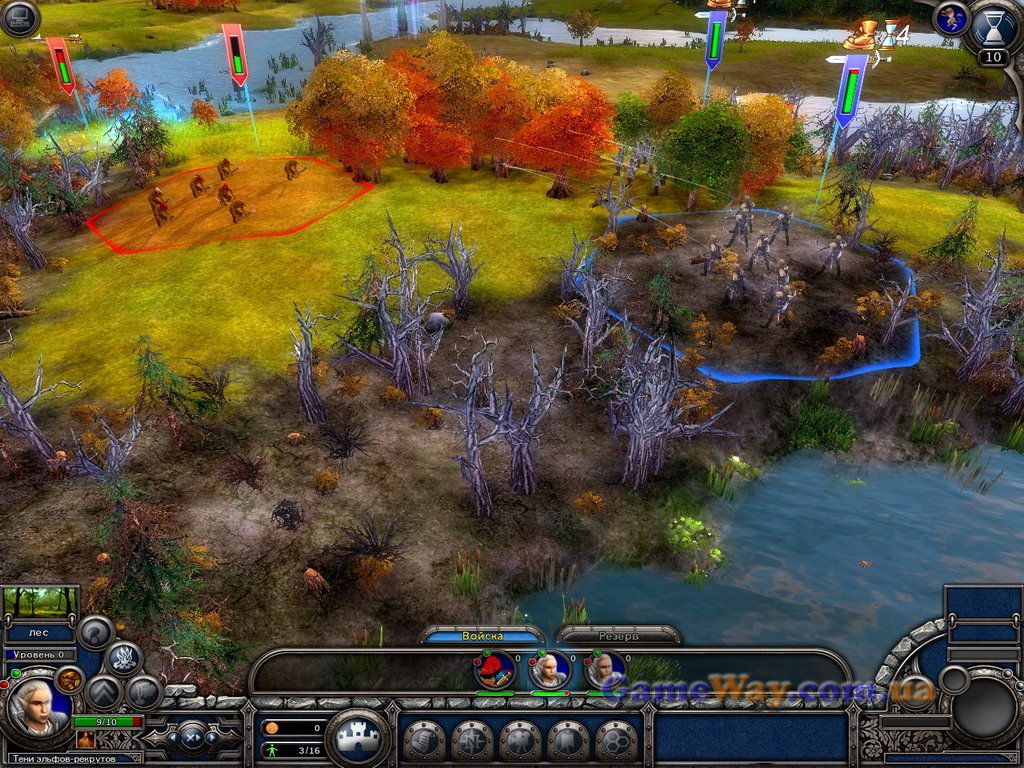Select the red-hatted unit portrait in the army bar

click(495, 670)
